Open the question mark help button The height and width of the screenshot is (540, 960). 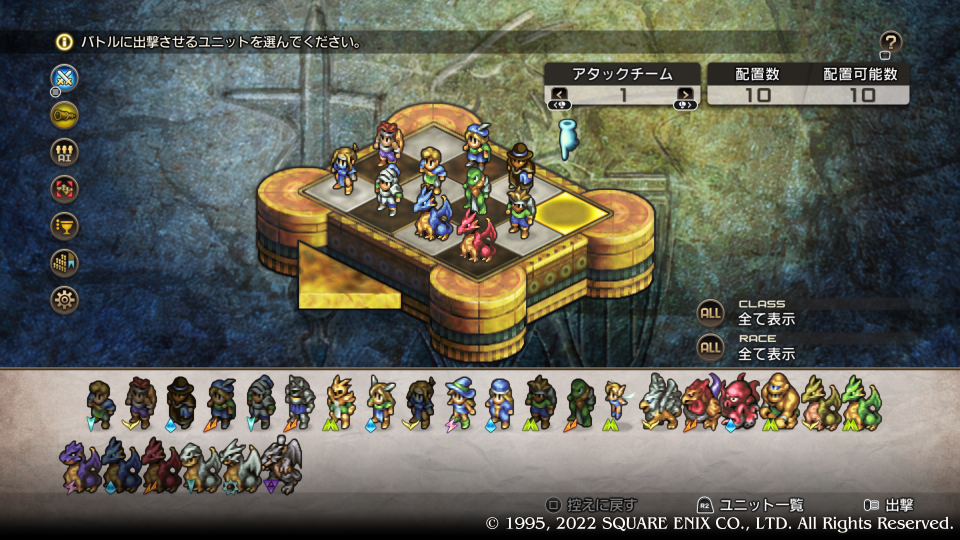891,42
